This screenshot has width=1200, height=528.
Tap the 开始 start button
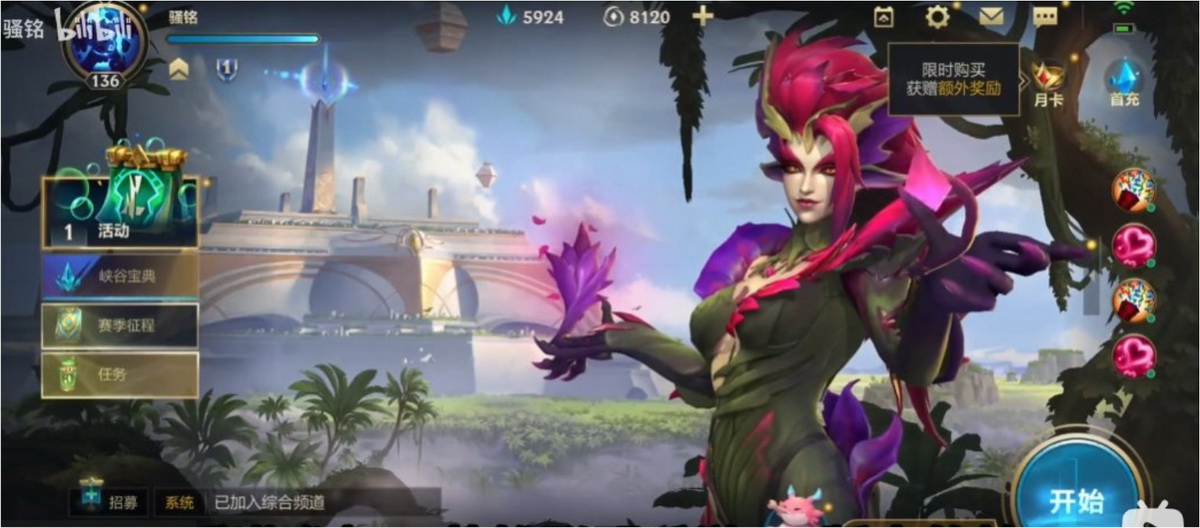(x=1076, y=498)
